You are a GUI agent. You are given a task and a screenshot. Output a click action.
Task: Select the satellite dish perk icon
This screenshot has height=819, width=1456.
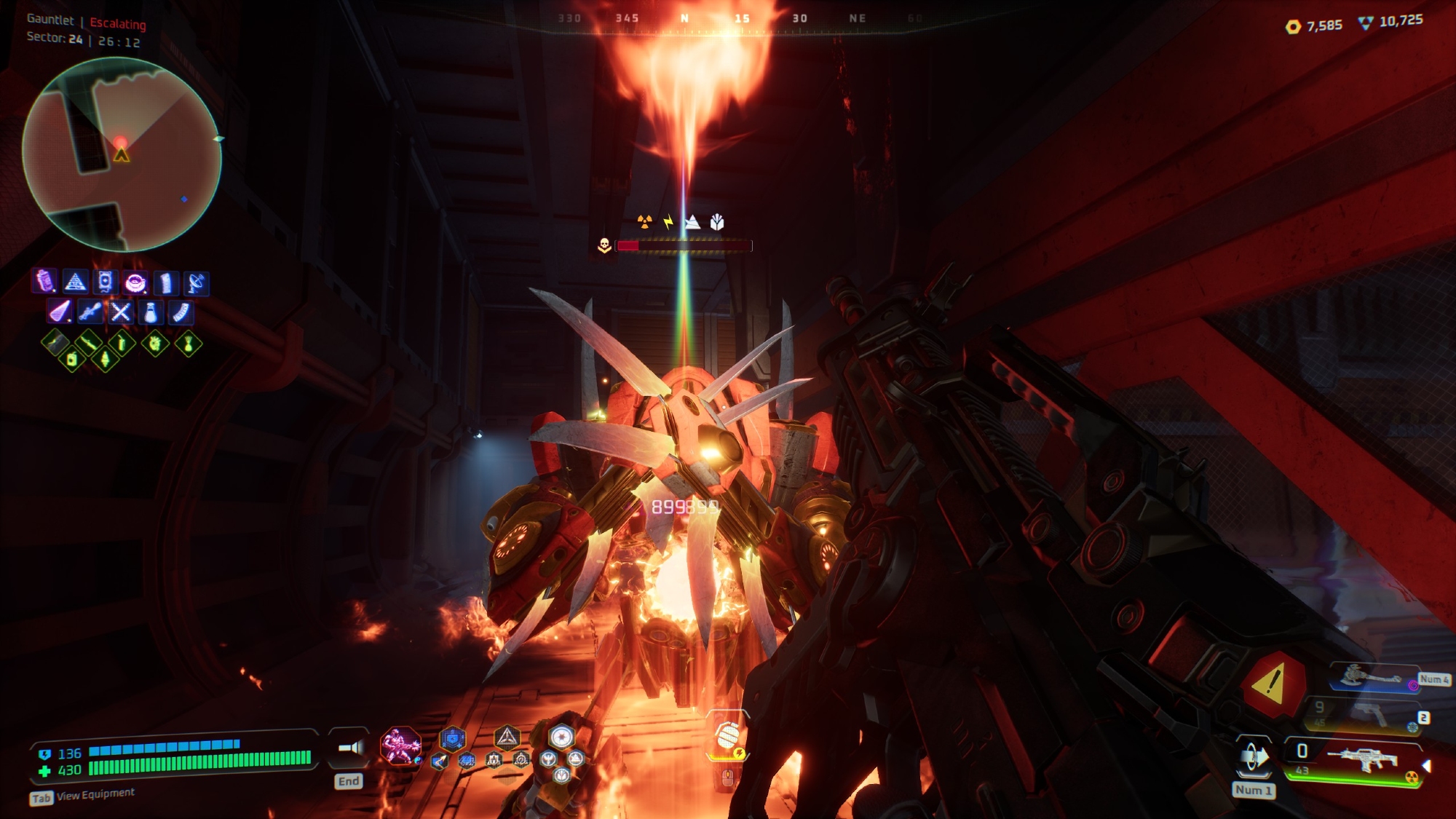(196, 282)
